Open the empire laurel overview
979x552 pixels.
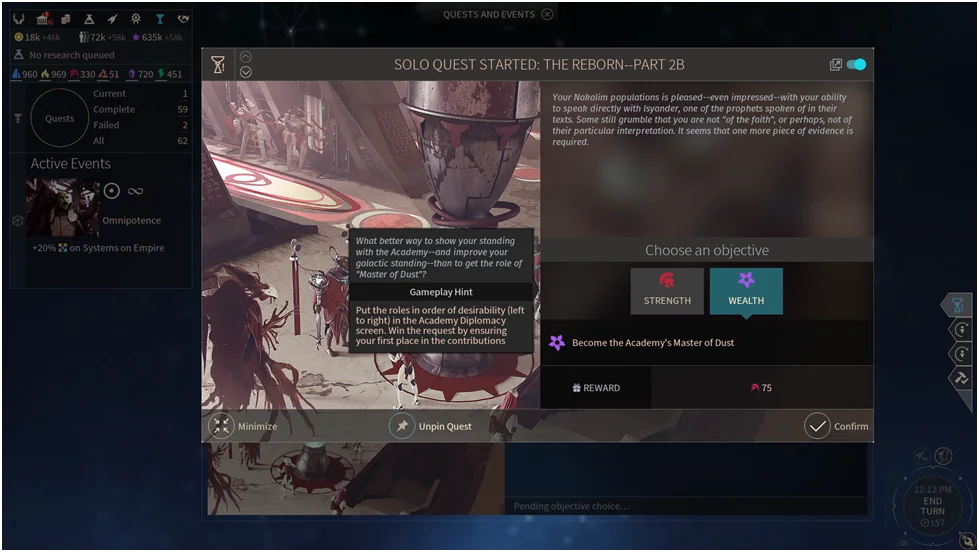point(18,19)
